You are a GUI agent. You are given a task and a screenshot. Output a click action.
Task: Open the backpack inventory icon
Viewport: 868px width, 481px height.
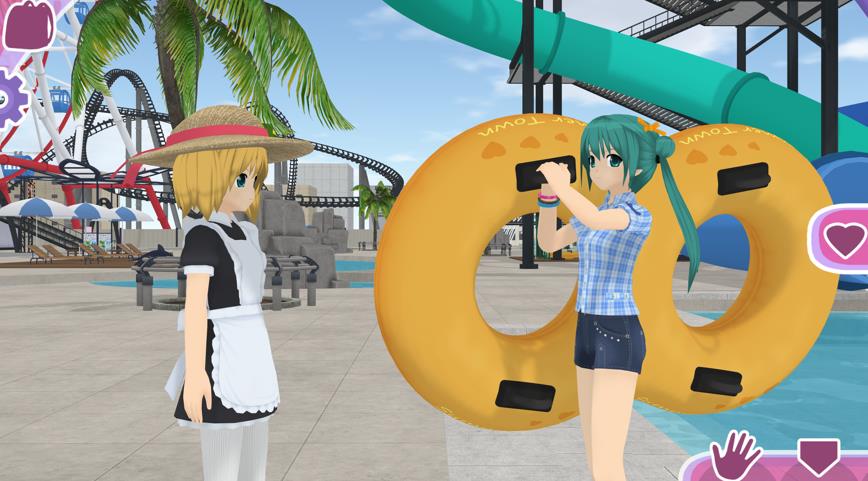click(x=27, y=24)
